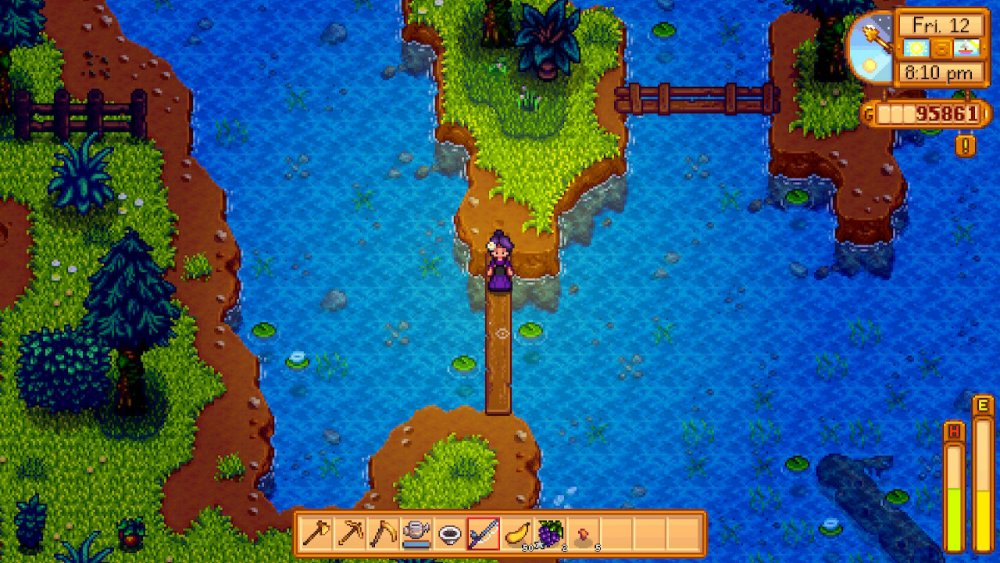
Task: Select the banana stack in the hotbar
Action: (517, 533)
